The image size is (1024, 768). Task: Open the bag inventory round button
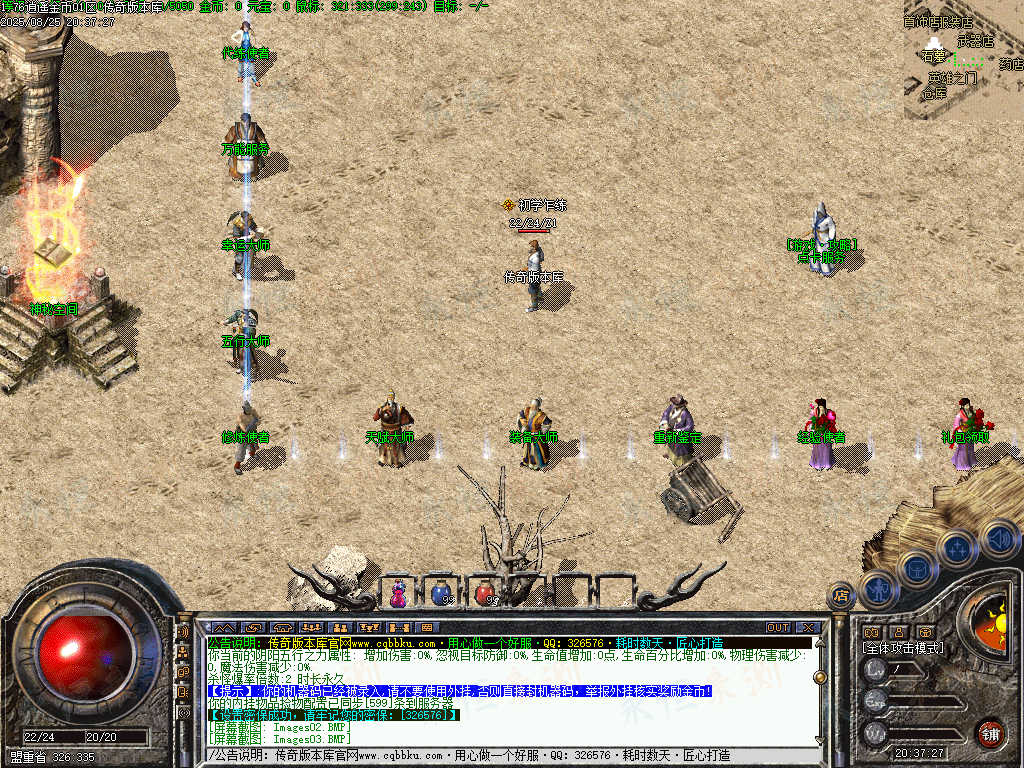point(916,569)
